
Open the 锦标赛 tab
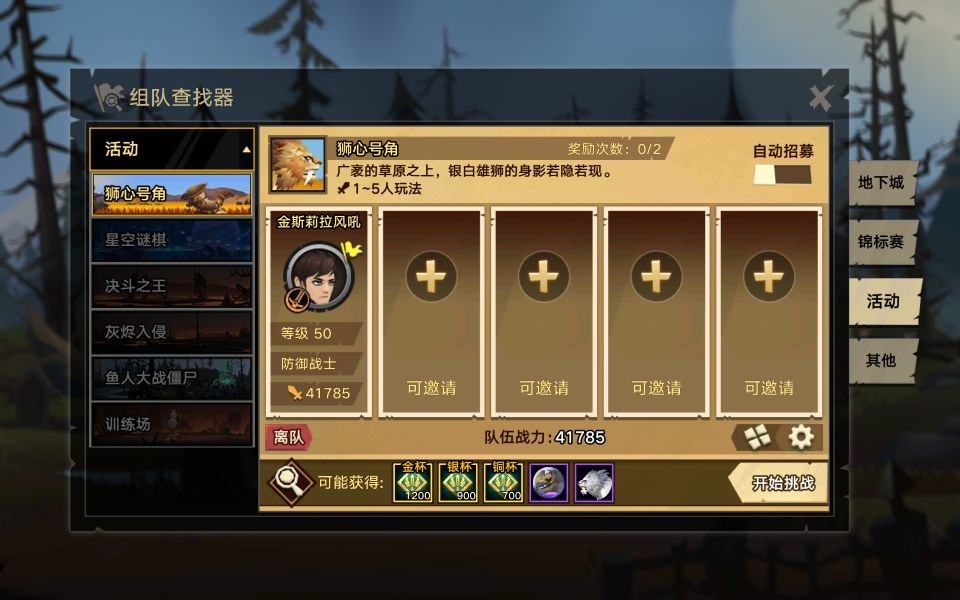coord(882,242)
